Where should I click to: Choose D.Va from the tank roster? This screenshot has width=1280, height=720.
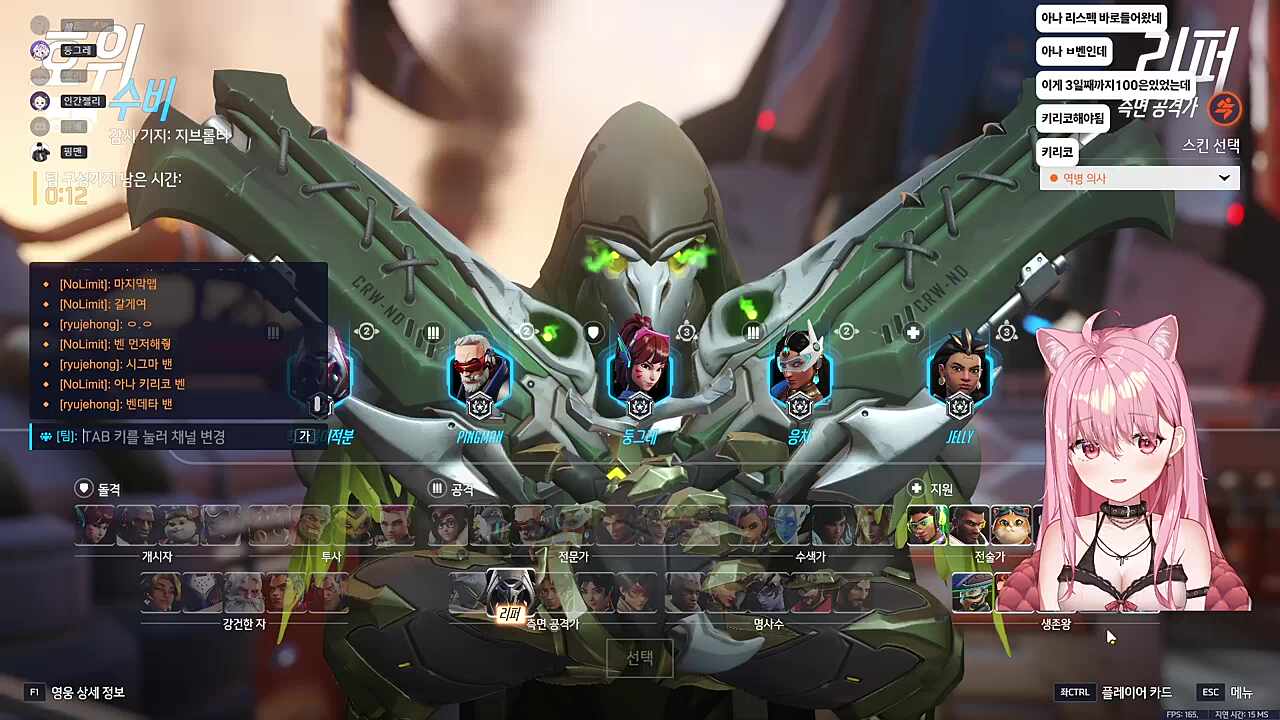coord(96,525)
